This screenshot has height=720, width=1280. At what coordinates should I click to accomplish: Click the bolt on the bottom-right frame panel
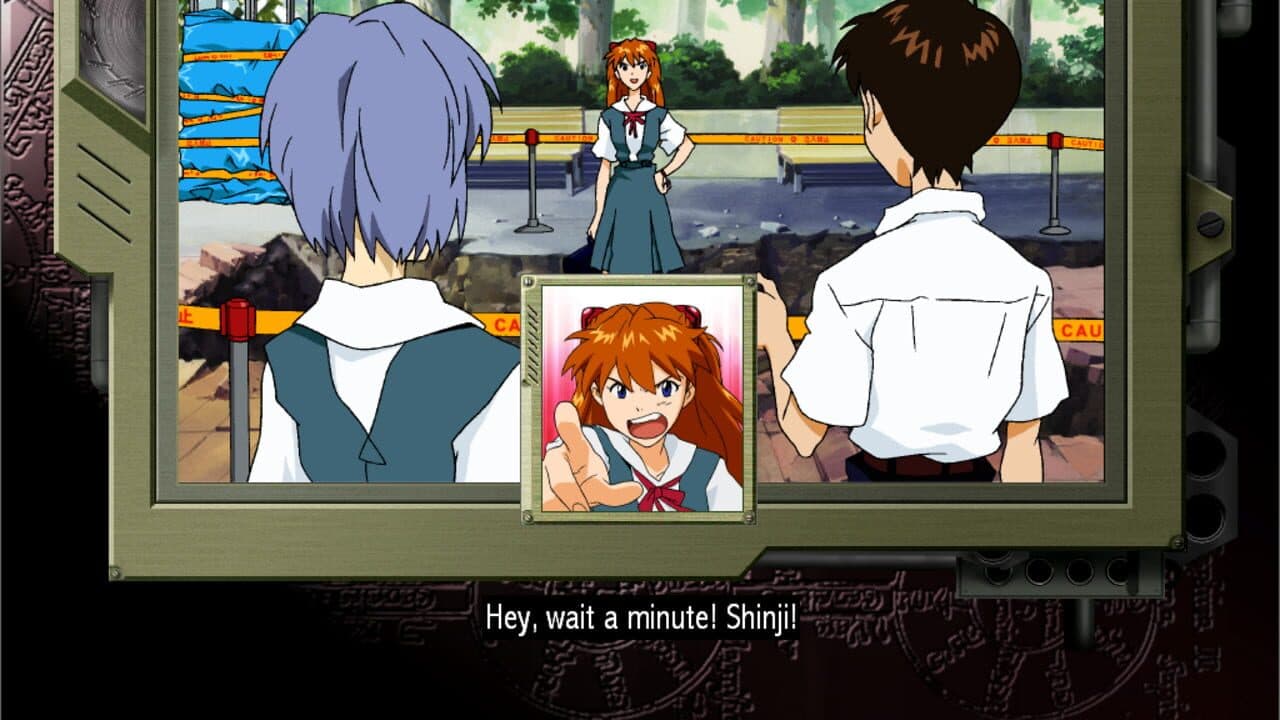pos(1177,543)
